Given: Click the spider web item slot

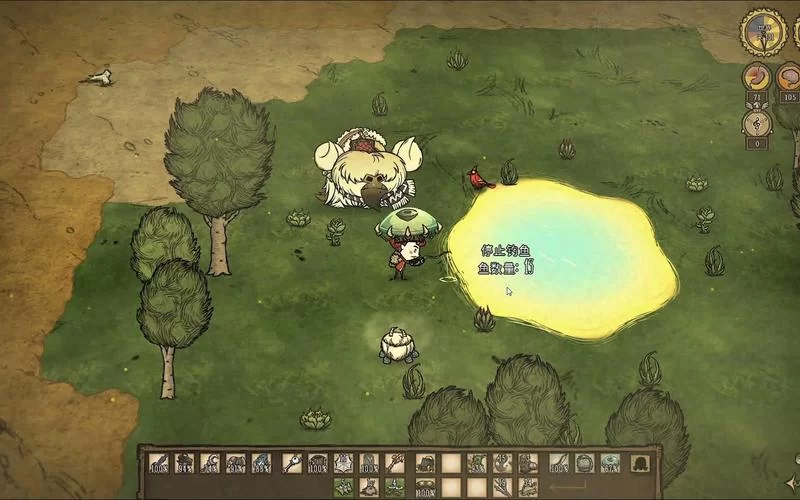Looking at the screenshot, I should point(343,463).
